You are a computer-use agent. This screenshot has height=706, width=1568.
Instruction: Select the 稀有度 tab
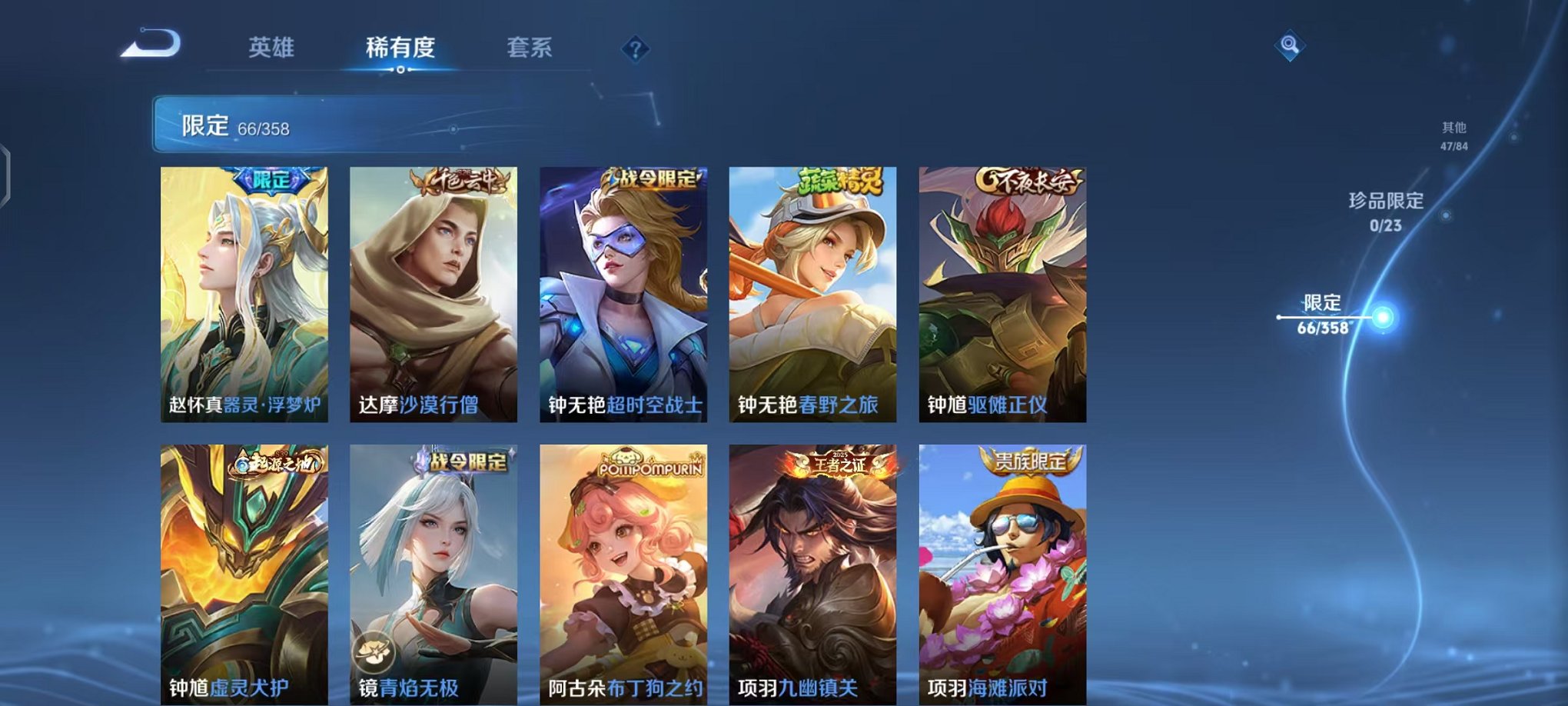tap(399, 48)
